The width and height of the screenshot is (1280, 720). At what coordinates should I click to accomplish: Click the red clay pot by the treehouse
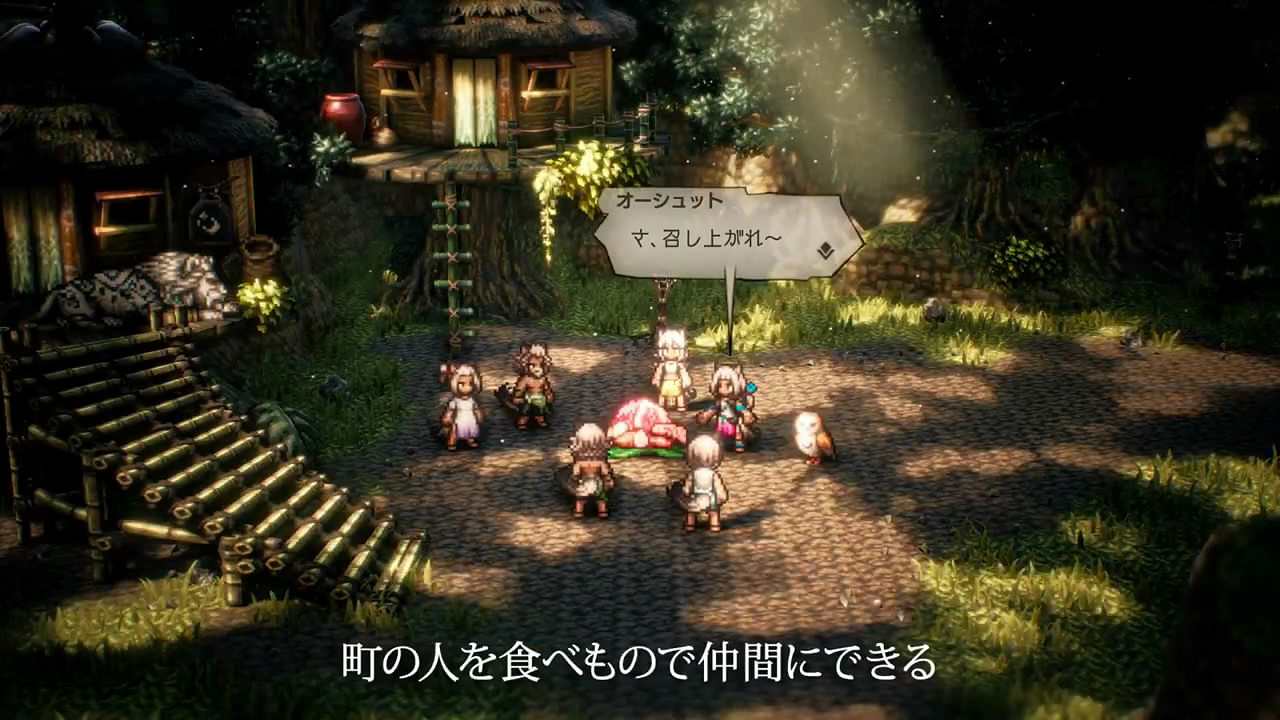click(340, 110)
